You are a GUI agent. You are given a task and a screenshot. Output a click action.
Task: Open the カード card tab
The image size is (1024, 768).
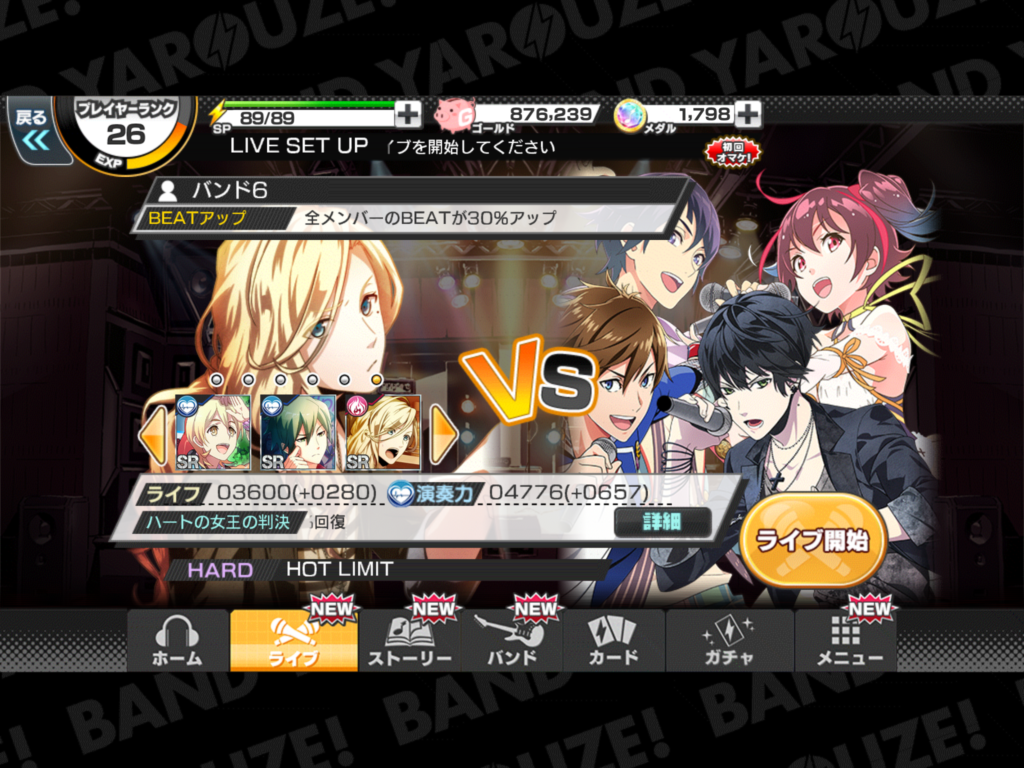(613, 641)
